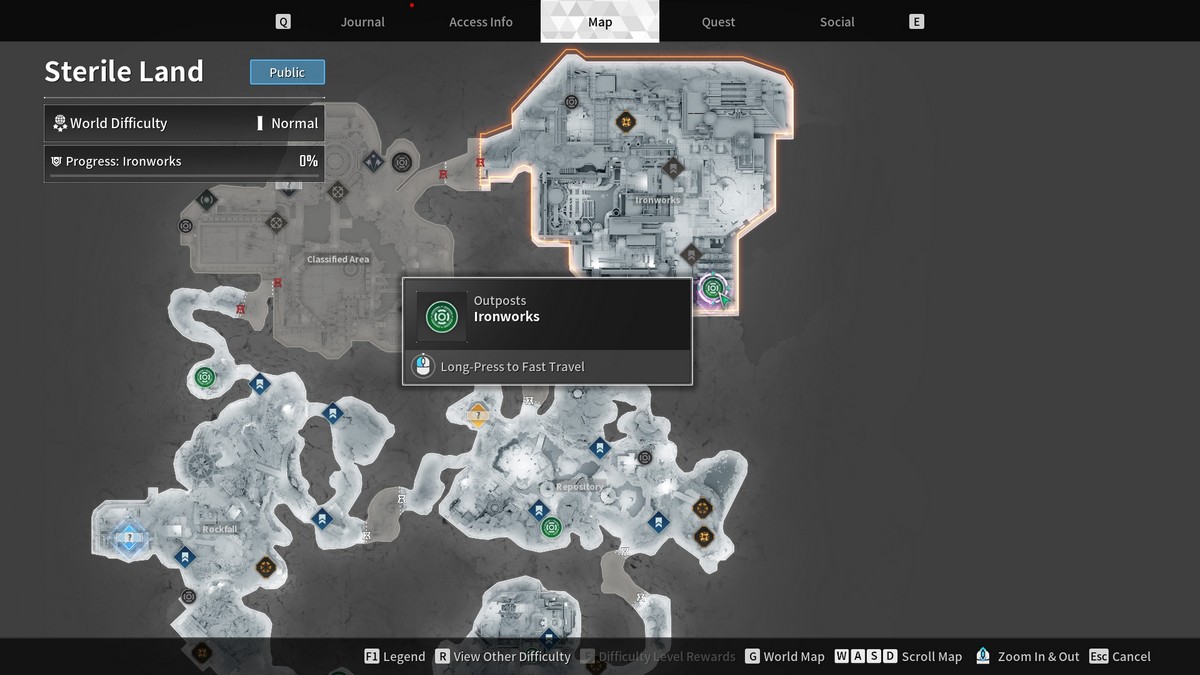Open the World Difficulty selector
Image resolution: width=1200 pixels, height=675 pixels.
click(184, 123)
